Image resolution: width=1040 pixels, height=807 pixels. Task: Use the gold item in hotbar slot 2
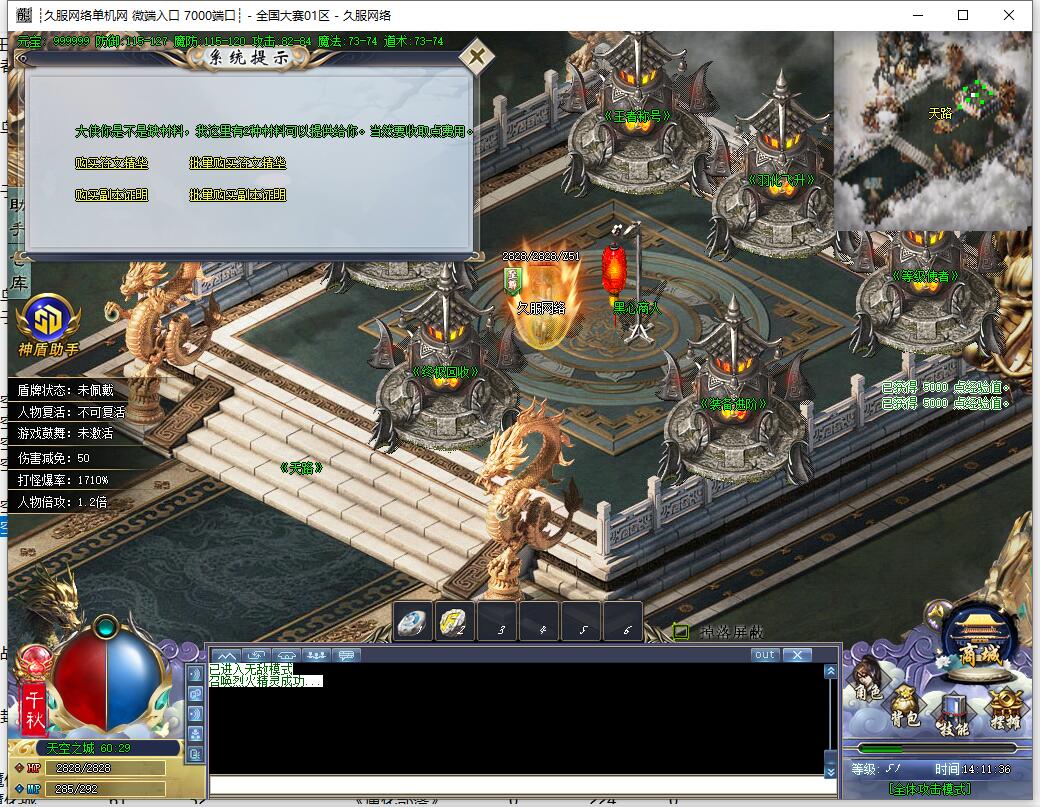click(x=455, y=622)
